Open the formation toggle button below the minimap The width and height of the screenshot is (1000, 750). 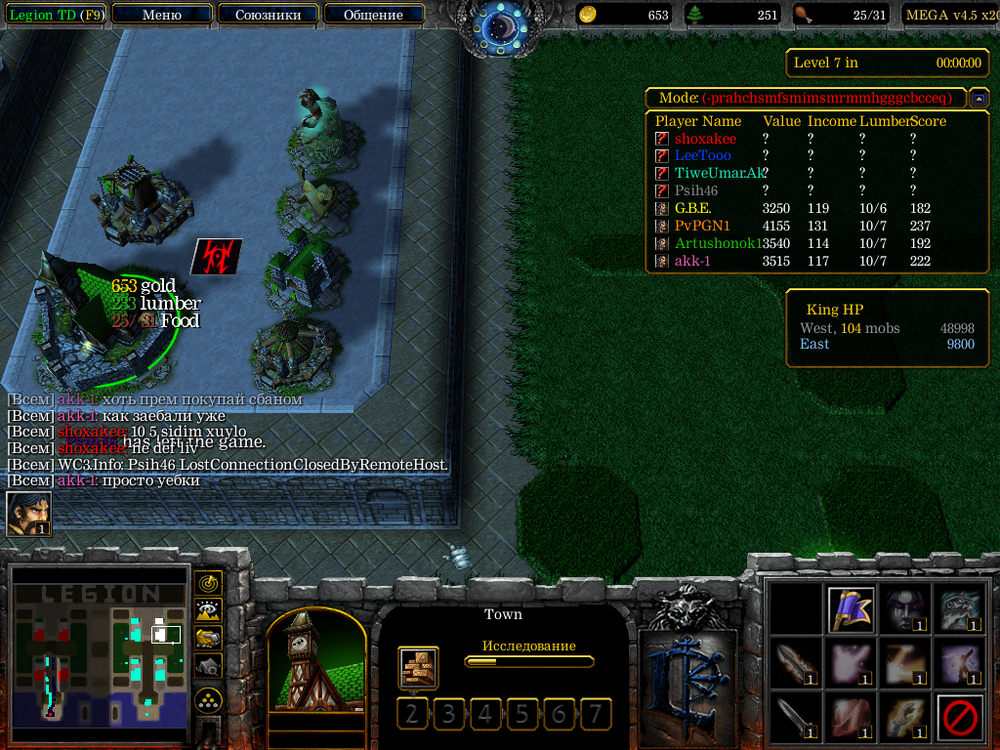[x=208, y=699]
